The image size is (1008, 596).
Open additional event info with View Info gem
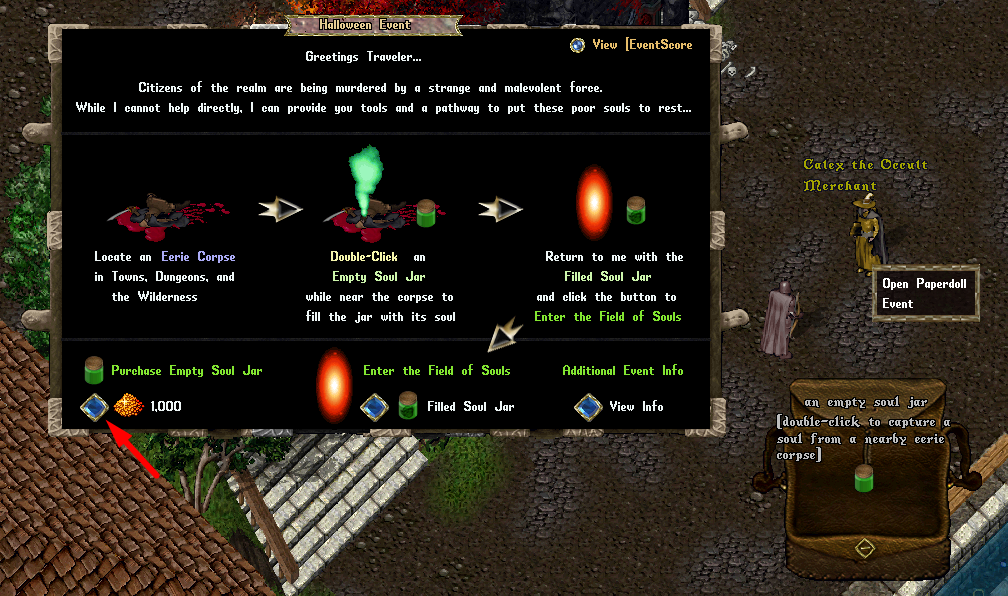click(x=588, y=407)
